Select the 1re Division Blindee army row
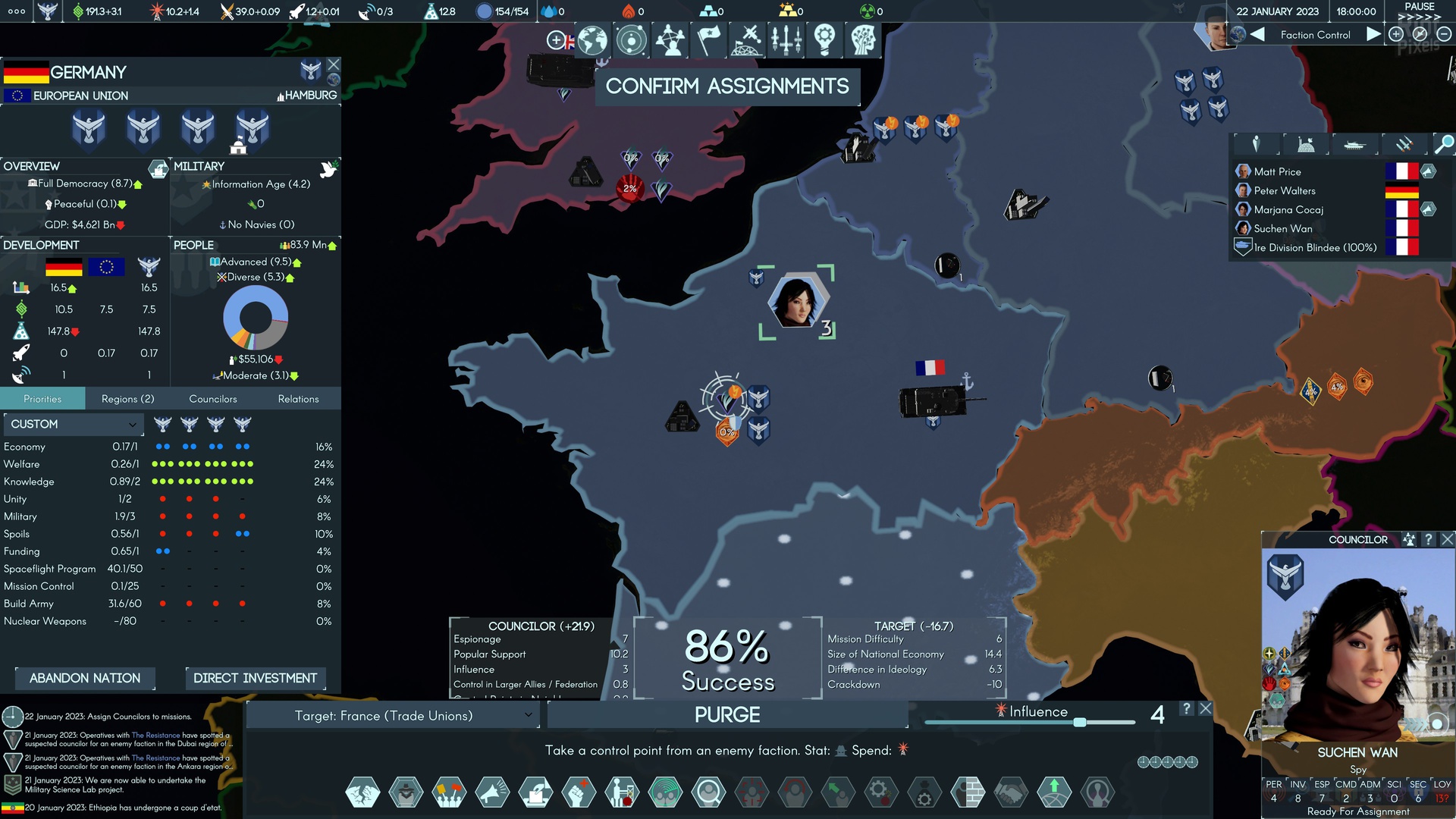Image resolution: width=1456 pixels, height=819 pixels. coord(1314,248)
